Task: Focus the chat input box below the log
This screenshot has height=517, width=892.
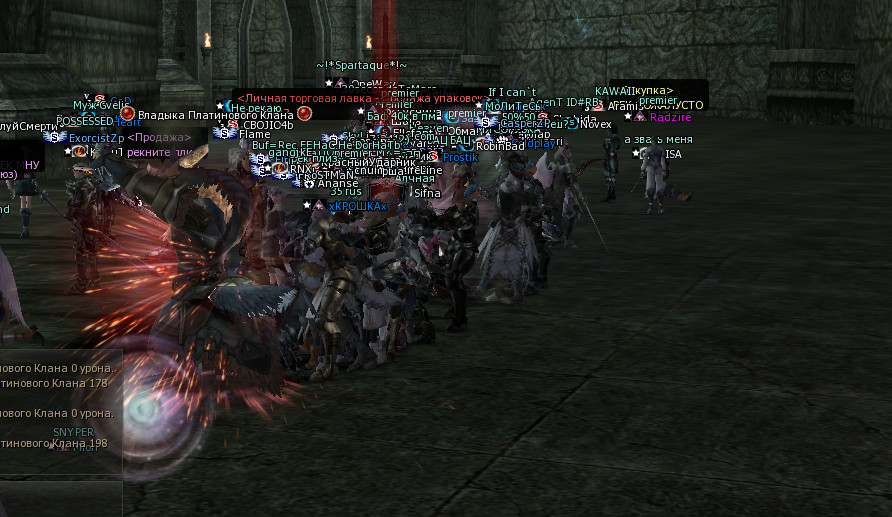Action: [60, 498]
